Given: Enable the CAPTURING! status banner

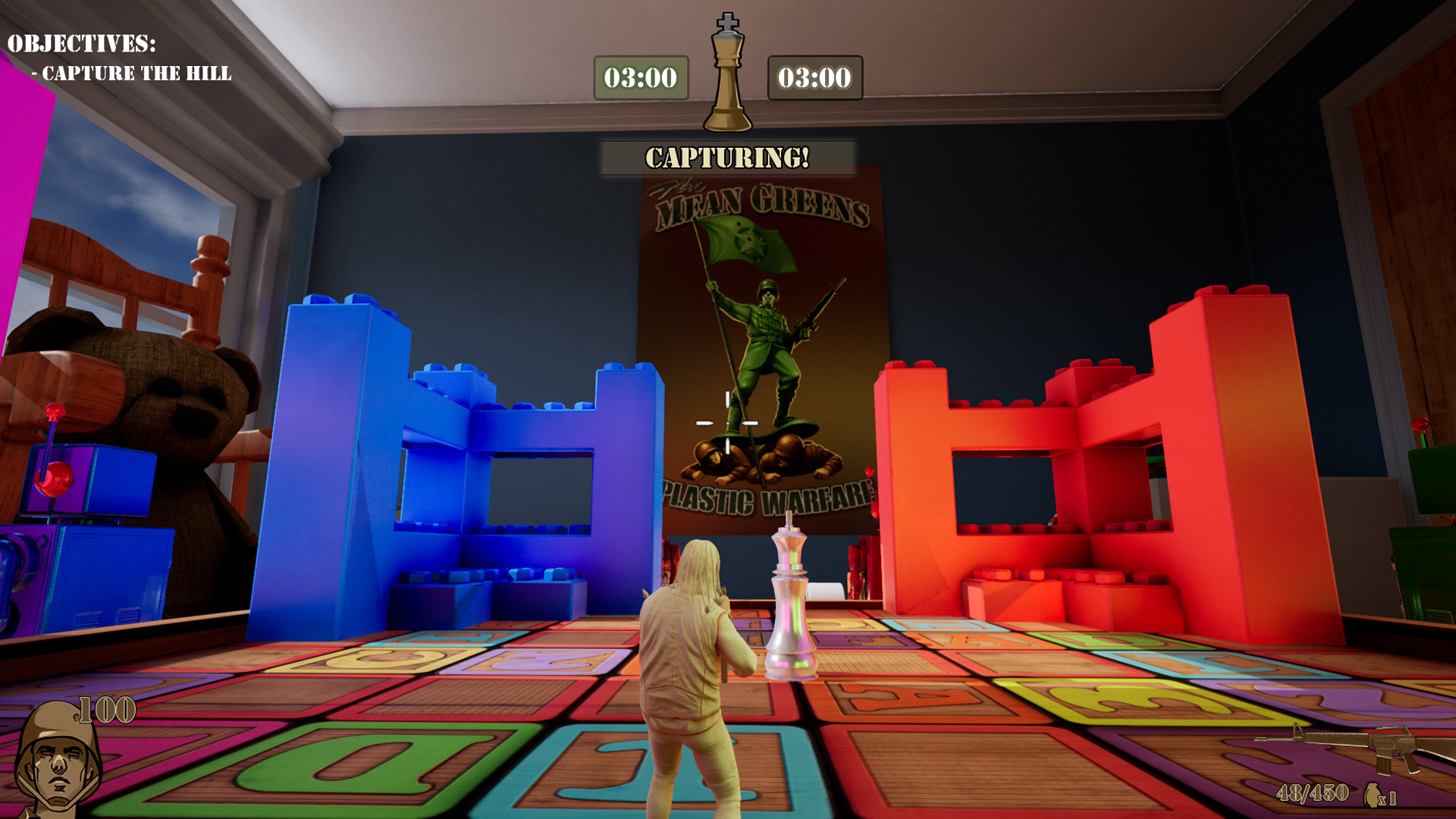Looking at the screenshot, I should click(726, 157).
